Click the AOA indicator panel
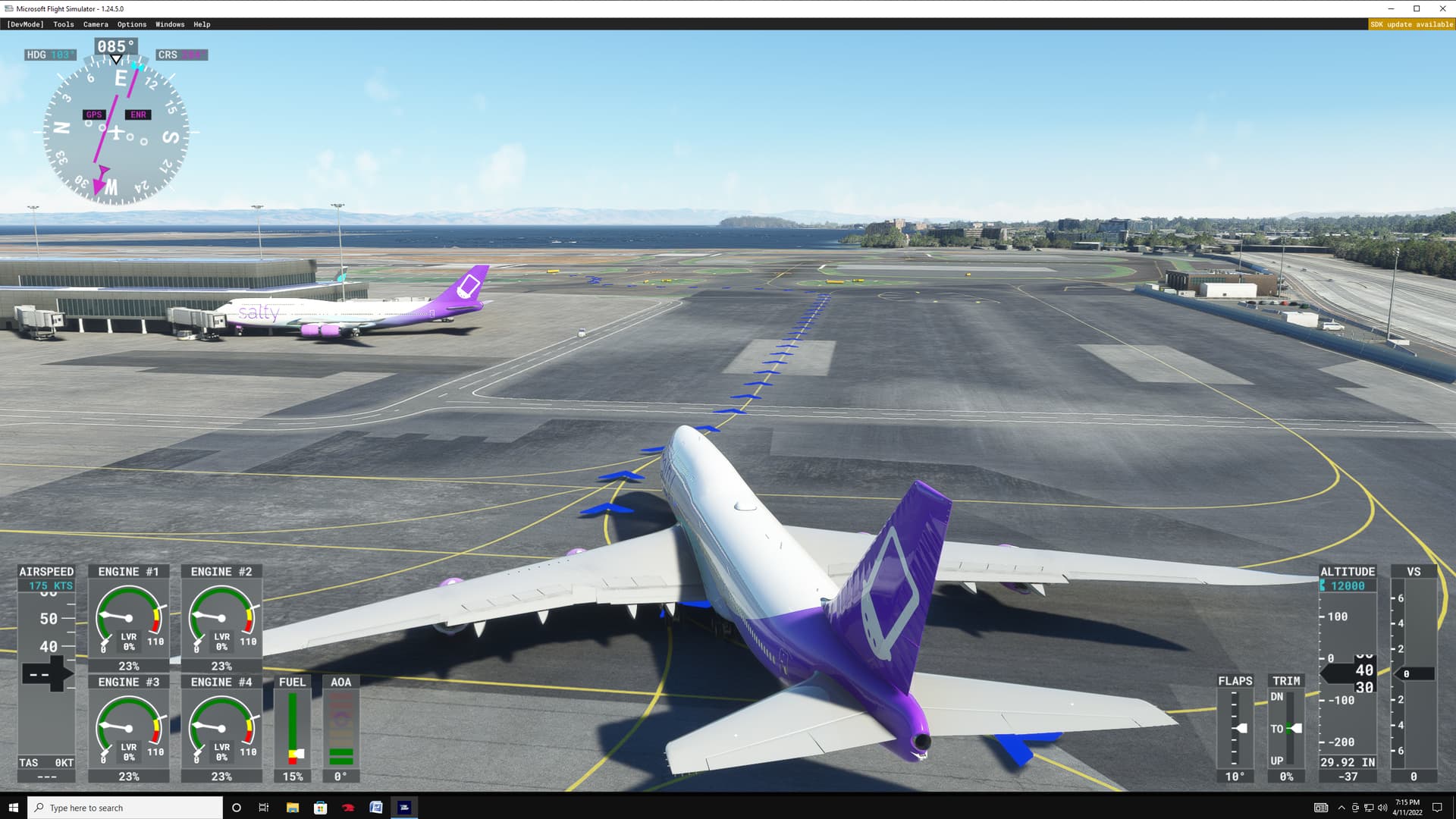 (340, 728)
